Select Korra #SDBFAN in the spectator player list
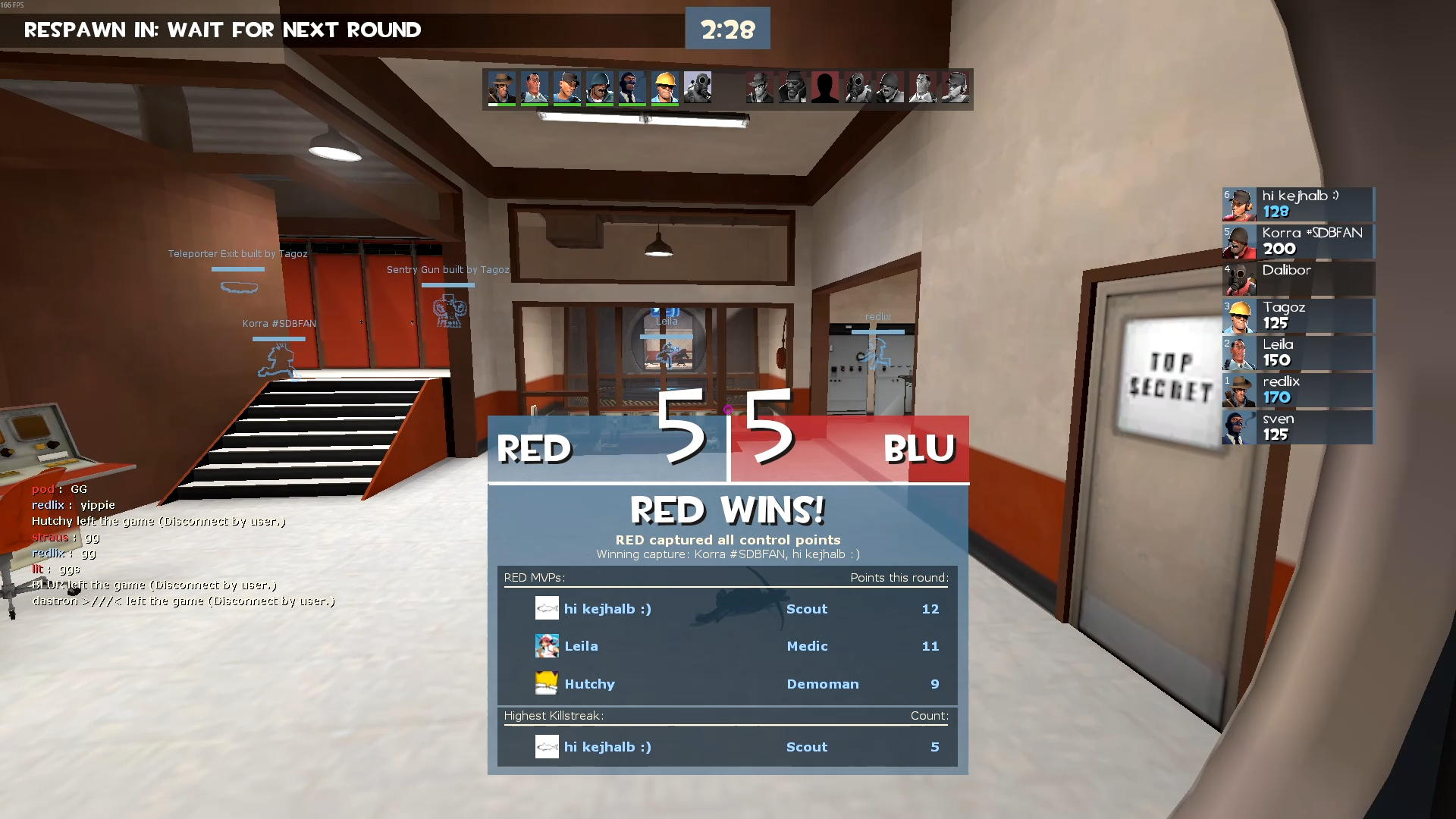The width and height of the screenshot is (1456, 819). coord(1298,241)
